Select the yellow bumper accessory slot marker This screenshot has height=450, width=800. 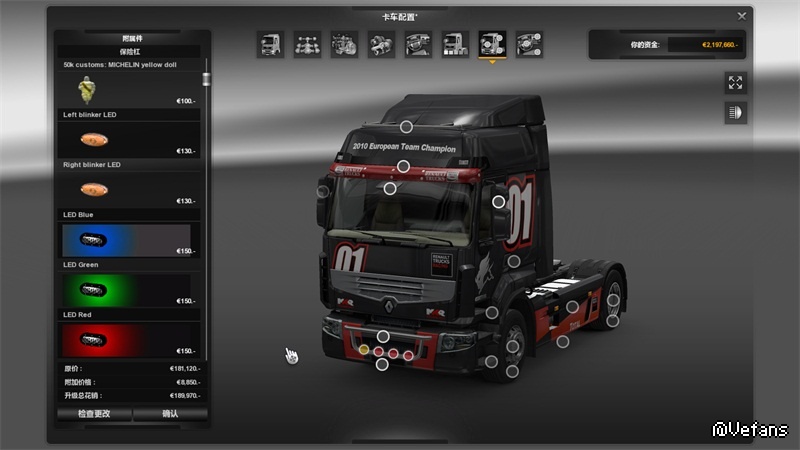pos(364,350)
